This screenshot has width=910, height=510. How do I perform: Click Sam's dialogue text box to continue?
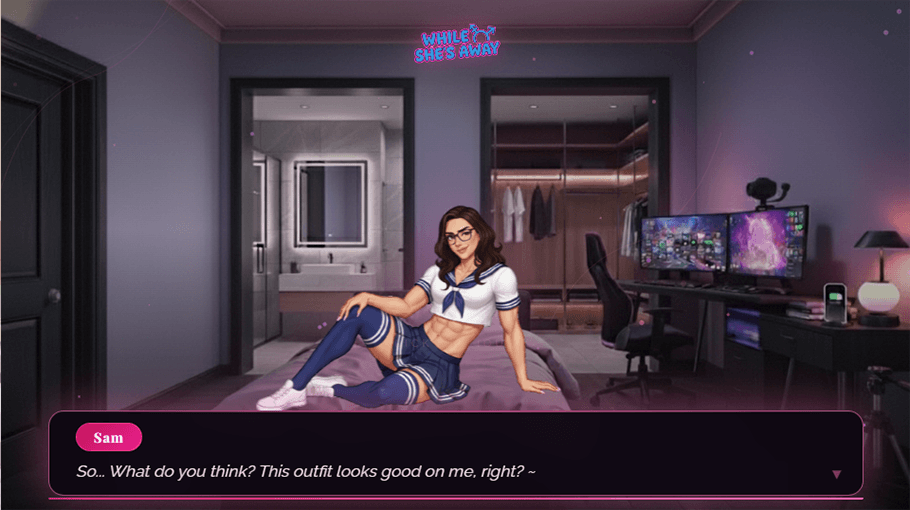coord(455,454)
